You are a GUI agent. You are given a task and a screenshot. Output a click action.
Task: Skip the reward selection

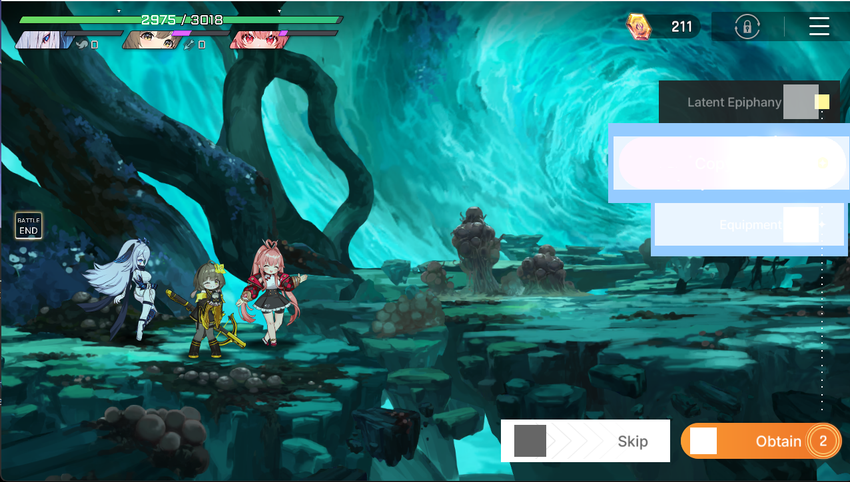pos(585,441)
